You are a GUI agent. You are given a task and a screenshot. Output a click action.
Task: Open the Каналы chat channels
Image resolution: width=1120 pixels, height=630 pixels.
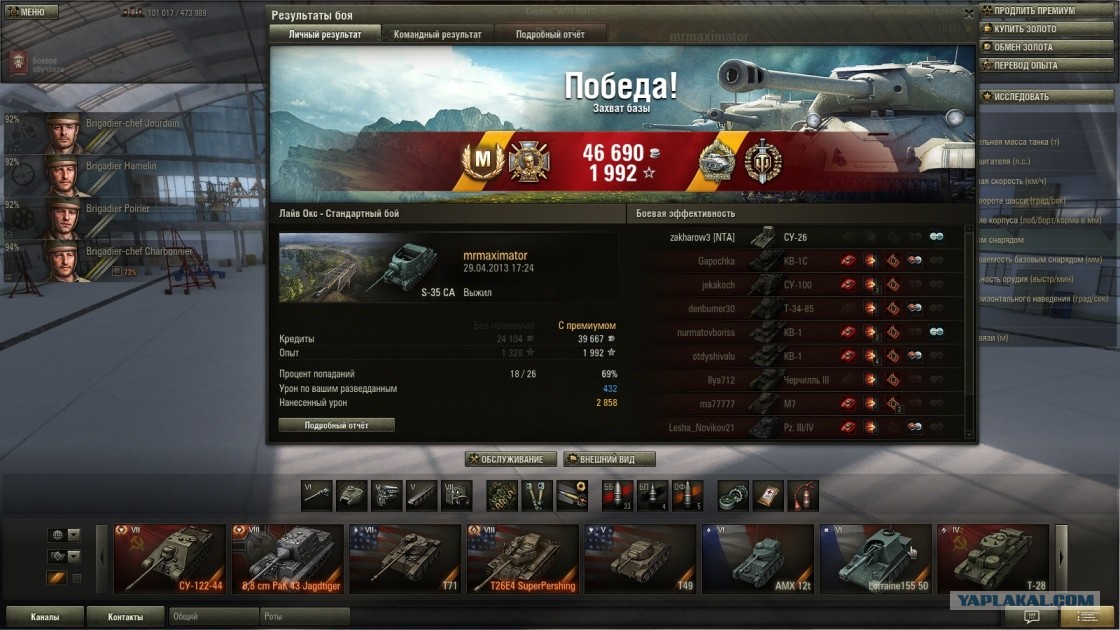coord(43,616)
